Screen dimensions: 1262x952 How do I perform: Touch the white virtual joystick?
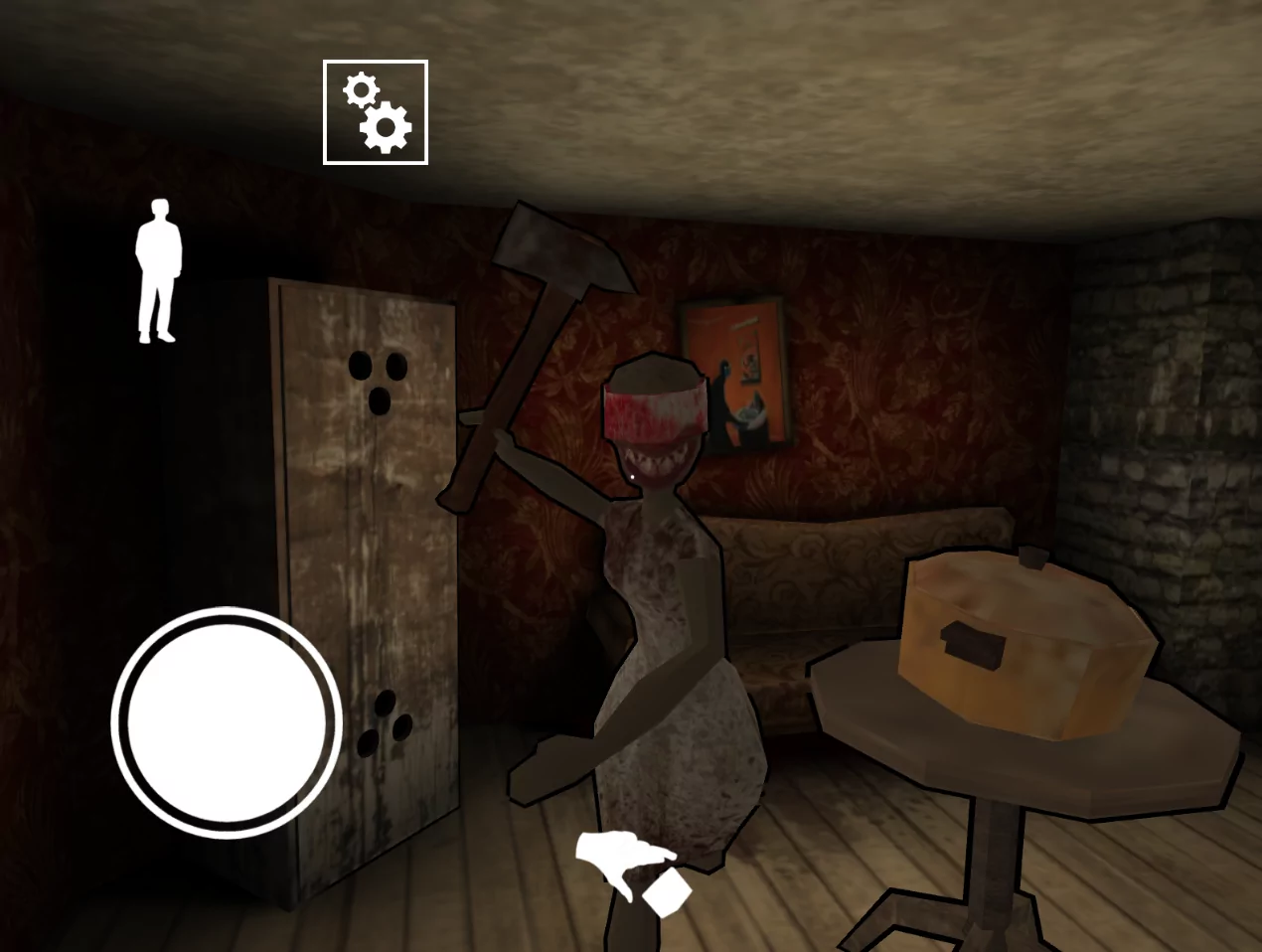point(227,722)
